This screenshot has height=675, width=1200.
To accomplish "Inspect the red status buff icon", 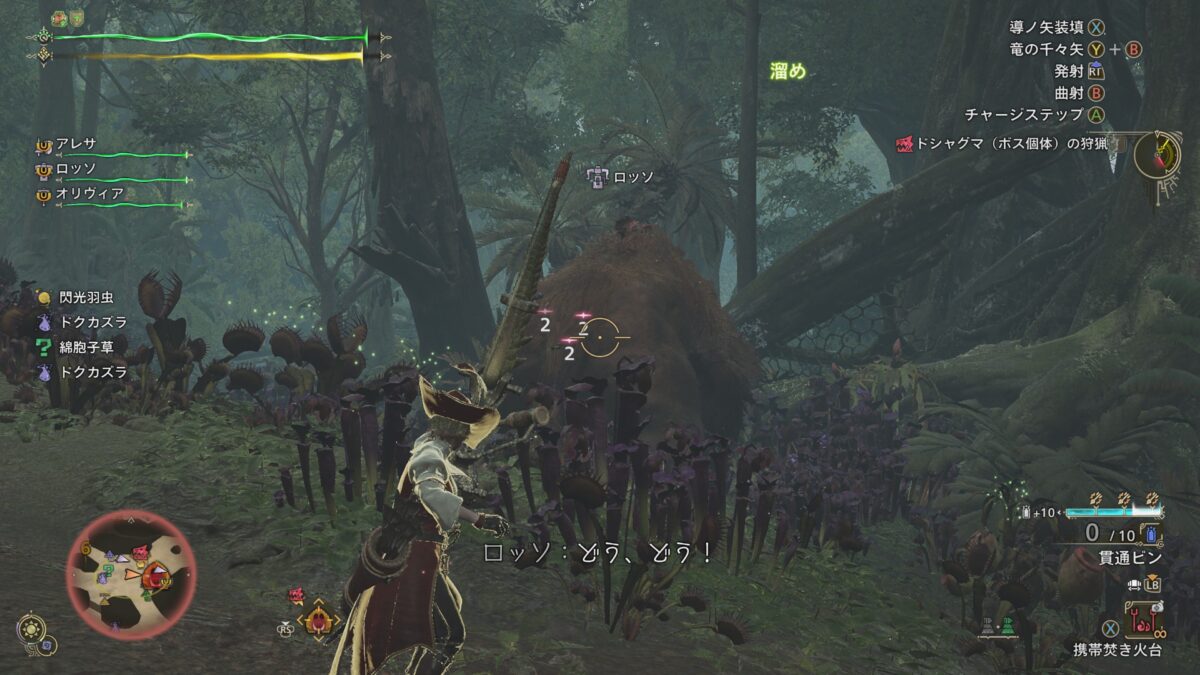I will [60, 19].
